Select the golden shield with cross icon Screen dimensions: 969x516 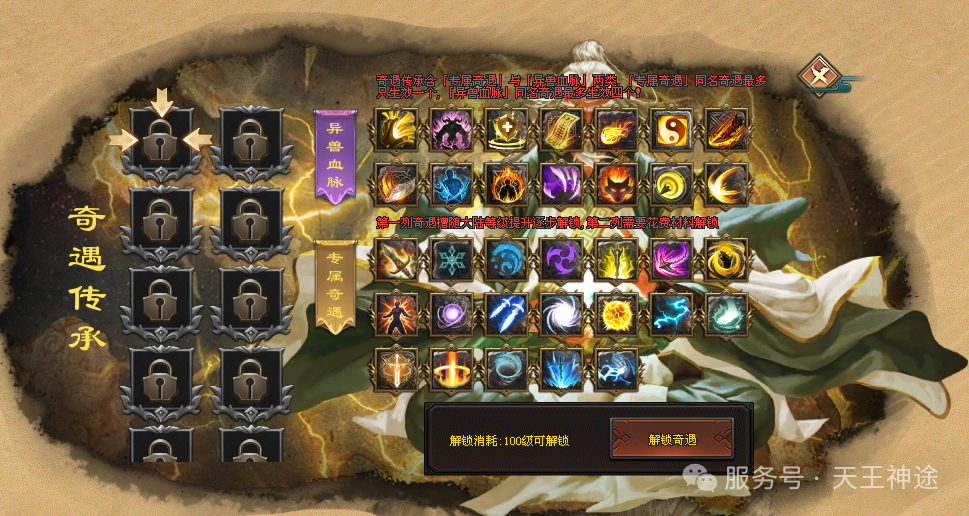tap(506, 130)
